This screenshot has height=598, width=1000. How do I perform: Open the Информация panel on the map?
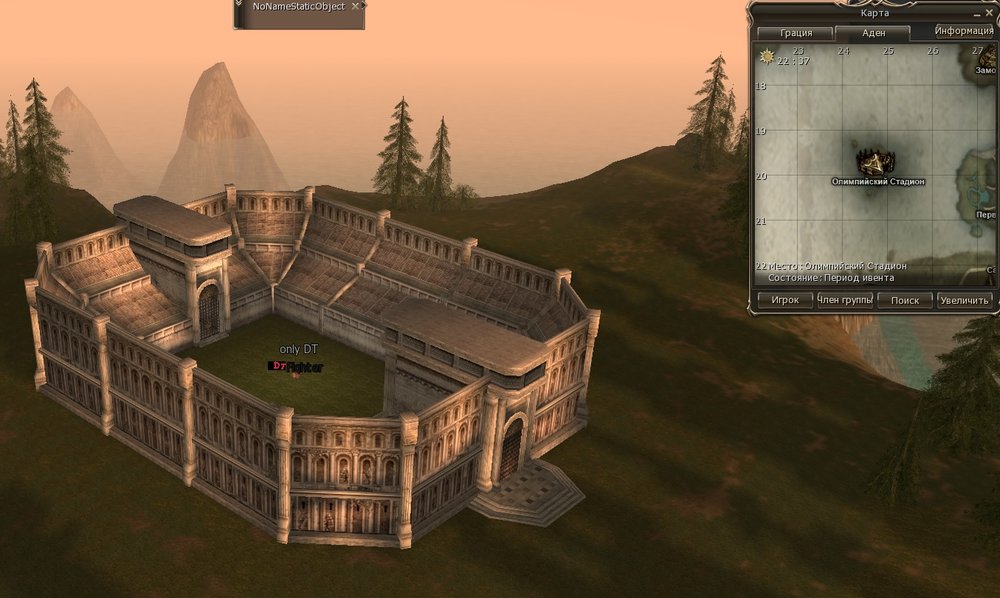coord(964,31)
